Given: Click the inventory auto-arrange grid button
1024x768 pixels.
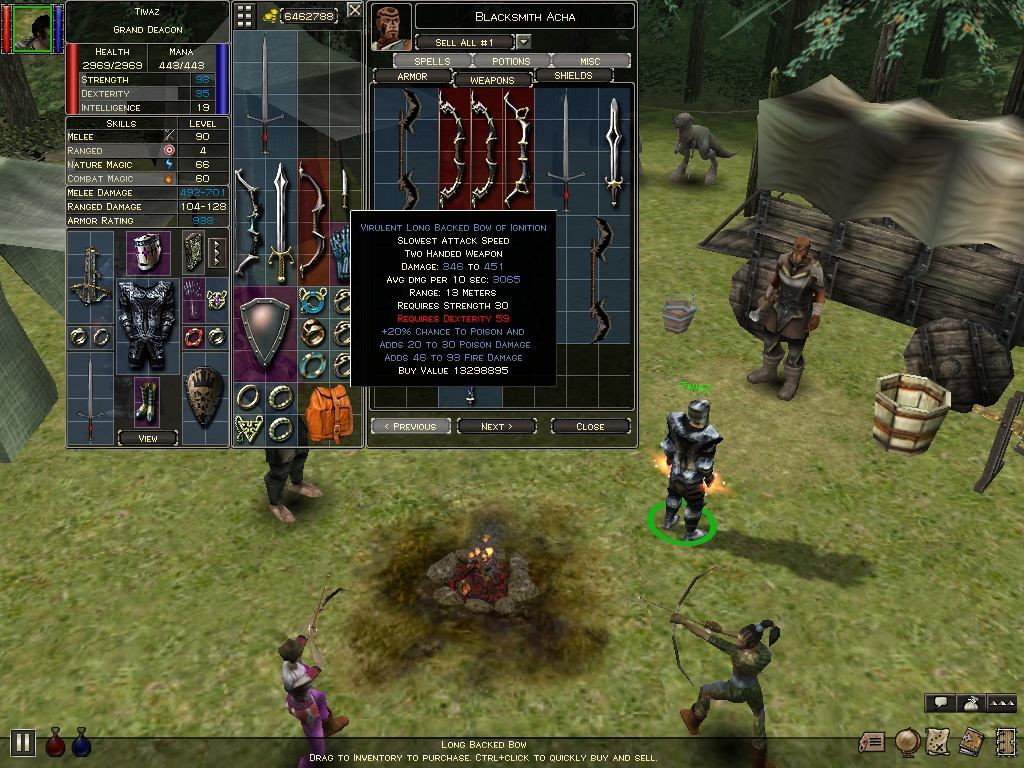Looking at the screenshot, I should click(x=245, y=15).
